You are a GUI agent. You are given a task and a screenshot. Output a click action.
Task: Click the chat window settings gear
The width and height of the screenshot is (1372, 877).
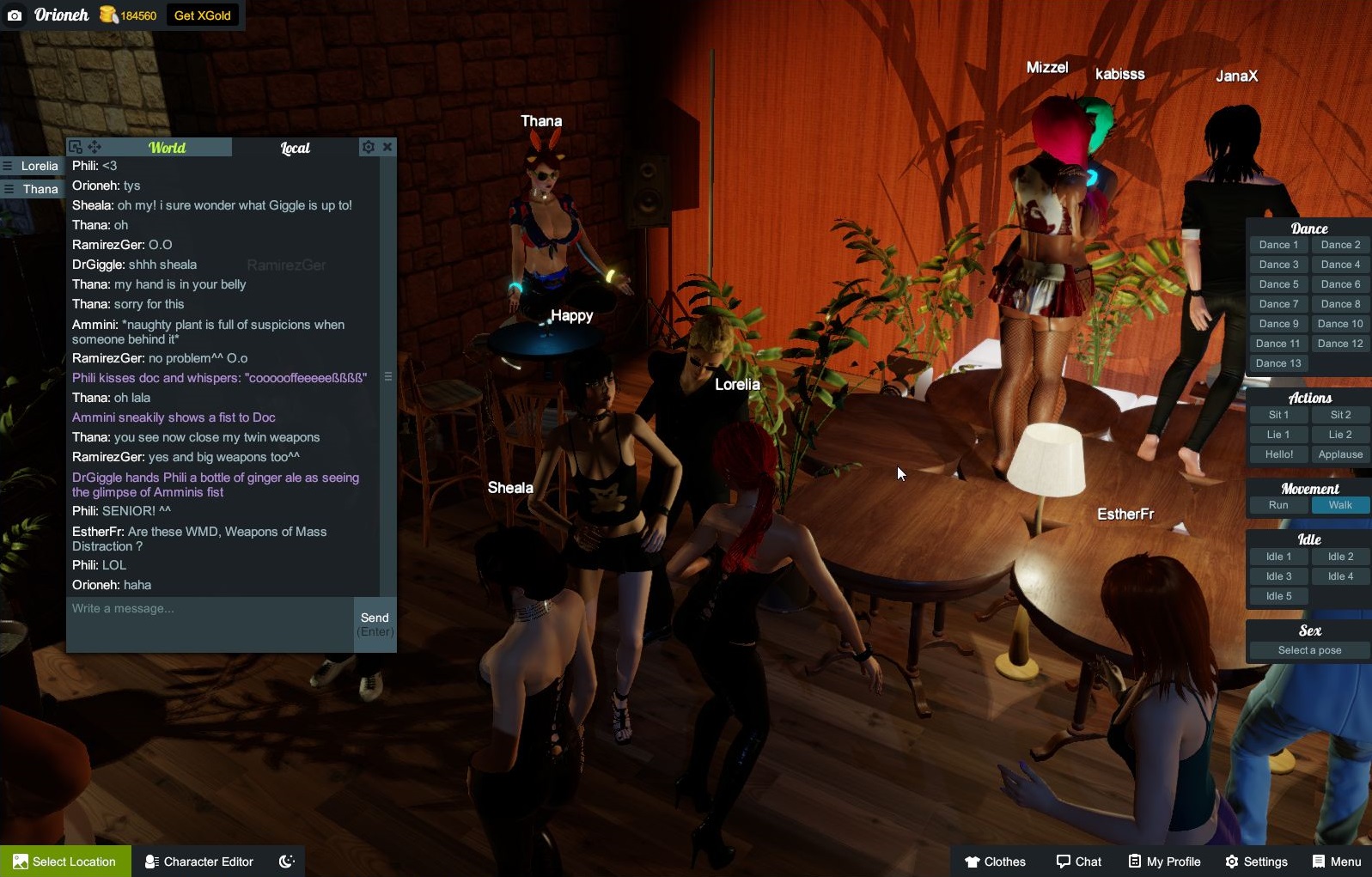369,146
